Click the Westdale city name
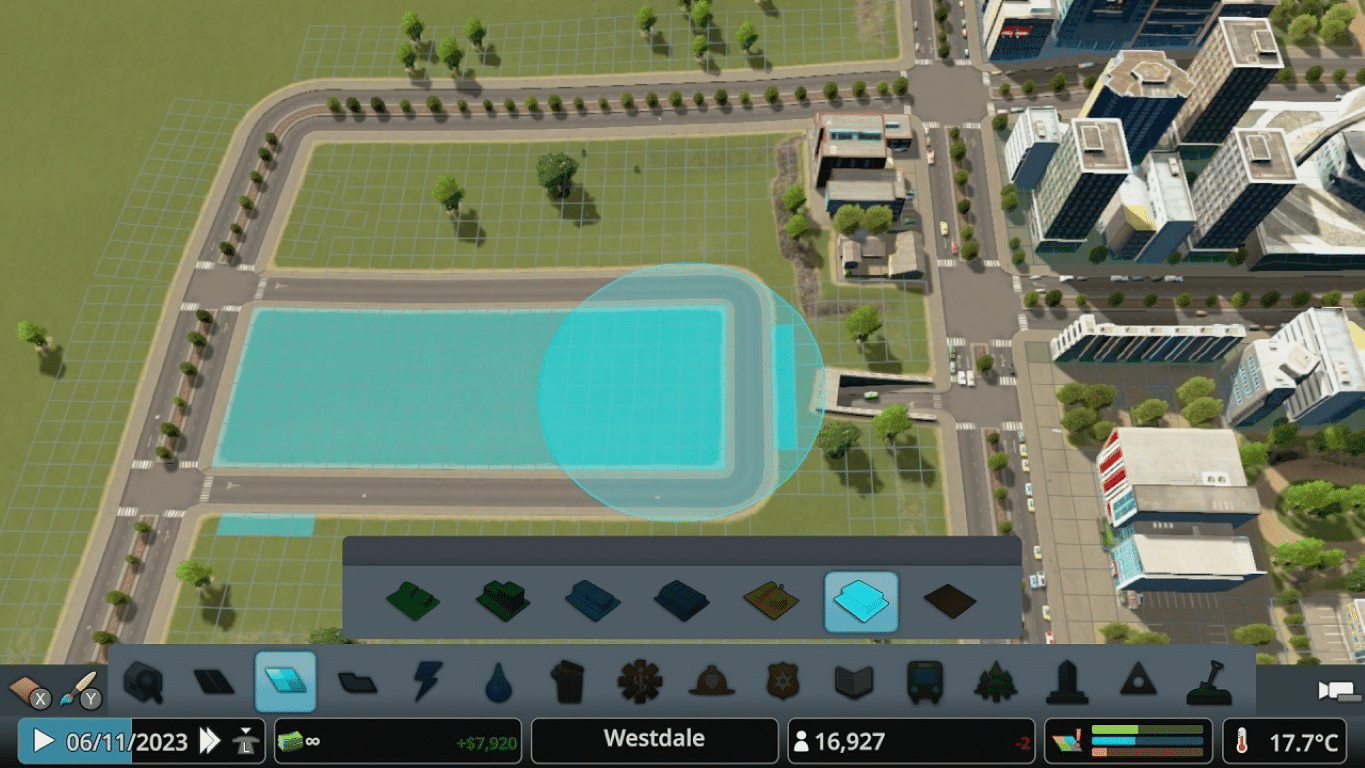This screenshot has height=768, width=1365. [x=654, y=740]
